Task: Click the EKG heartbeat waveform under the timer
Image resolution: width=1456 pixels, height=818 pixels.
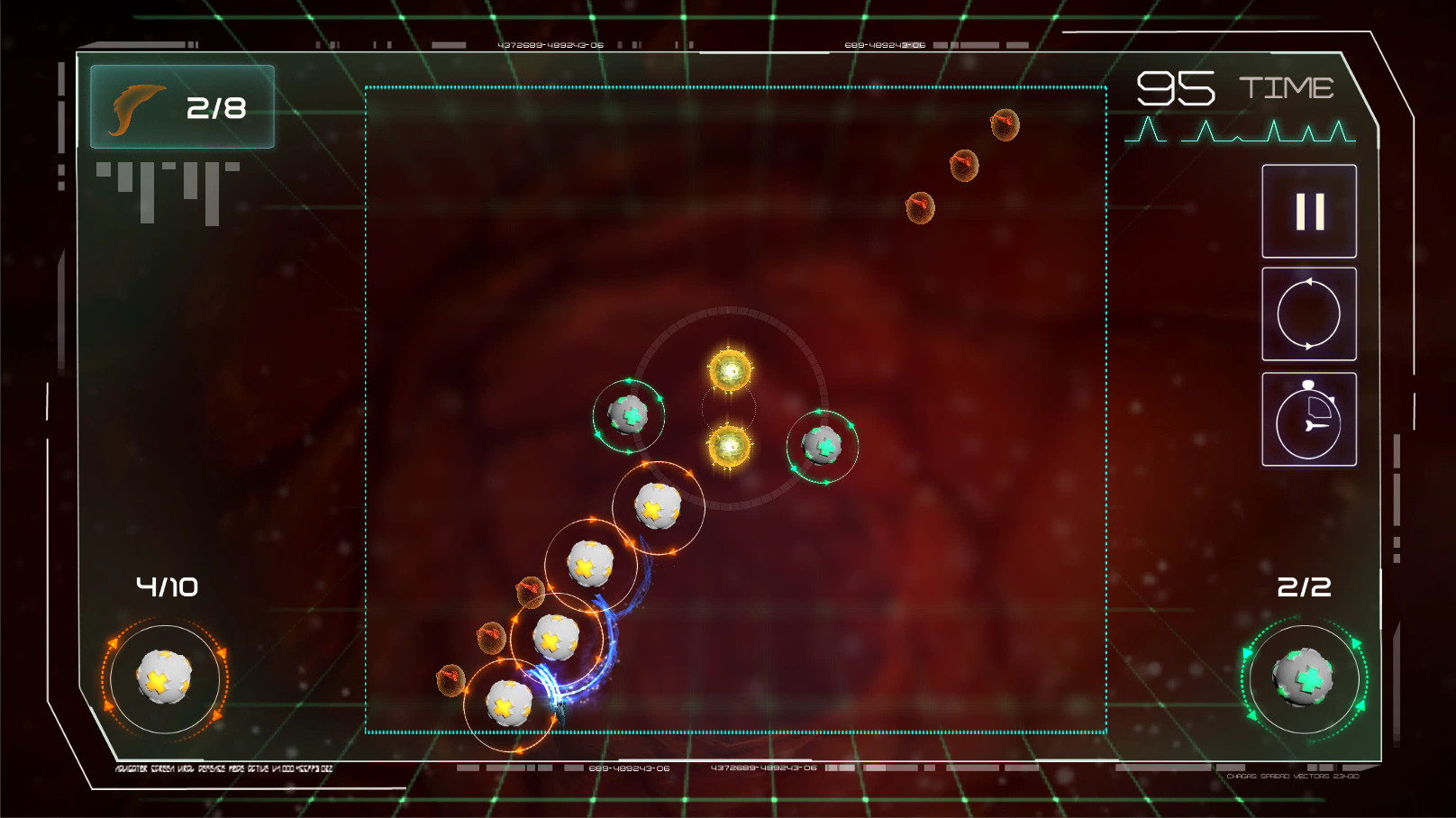Action: (1239, 135)
